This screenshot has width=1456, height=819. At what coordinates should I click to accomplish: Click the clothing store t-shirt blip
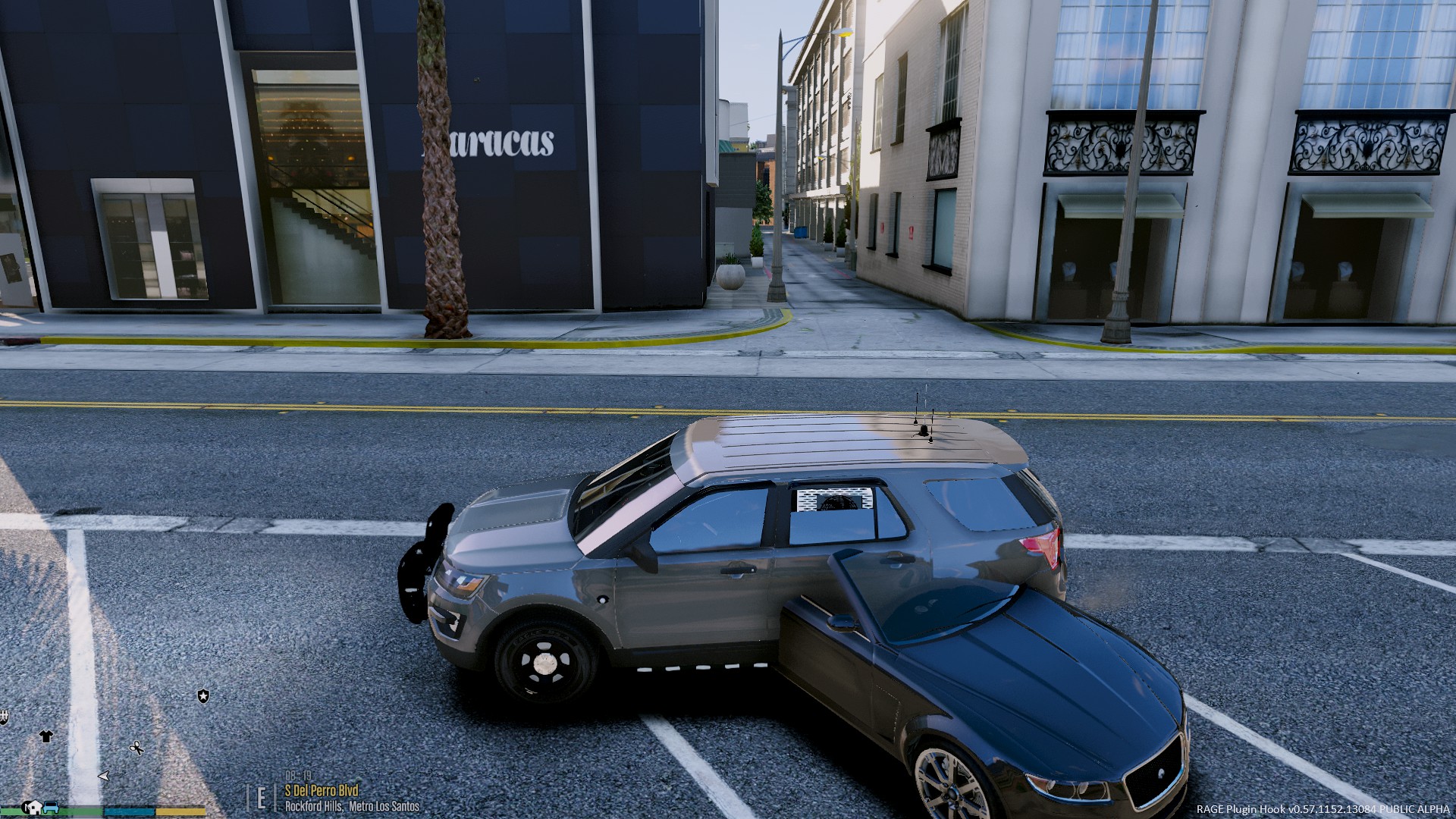coord(46,736)
